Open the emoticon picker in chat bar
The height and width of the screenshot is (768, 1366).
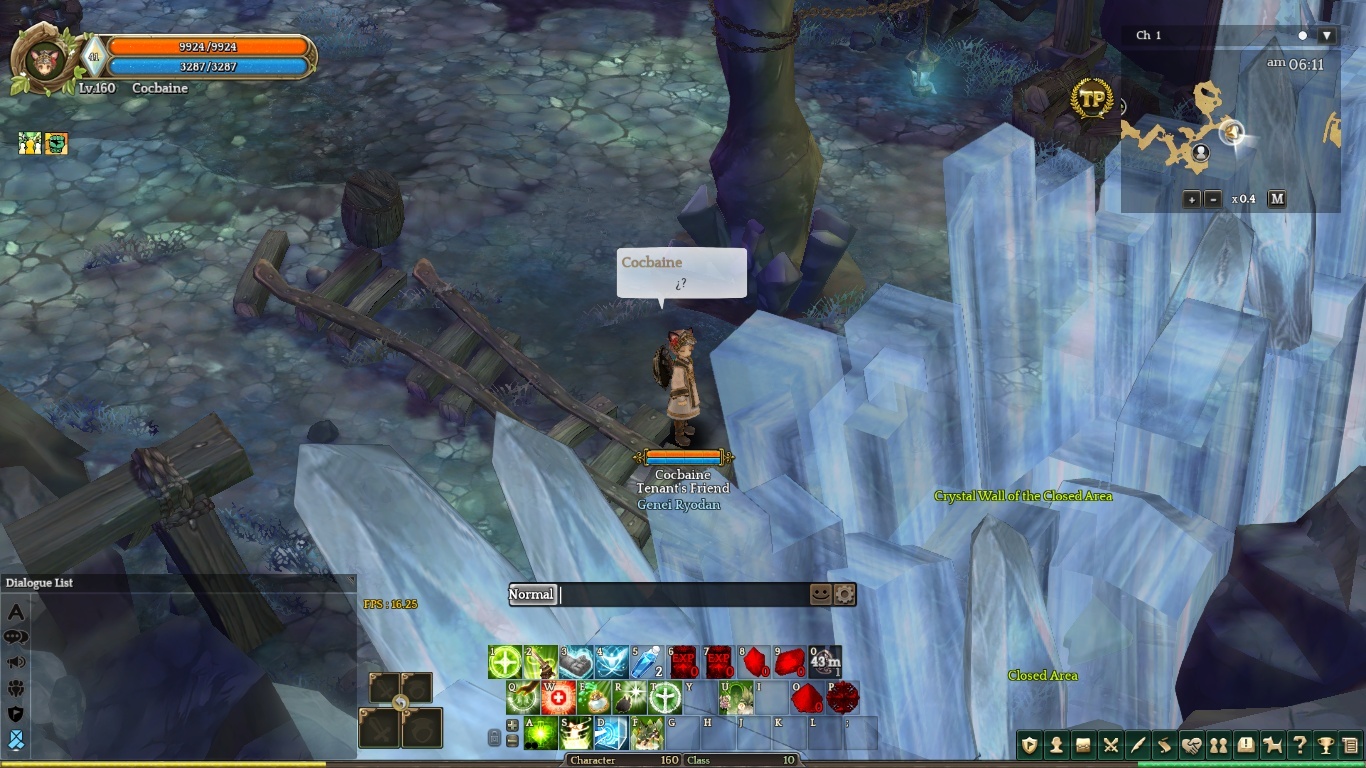[820, 594]
